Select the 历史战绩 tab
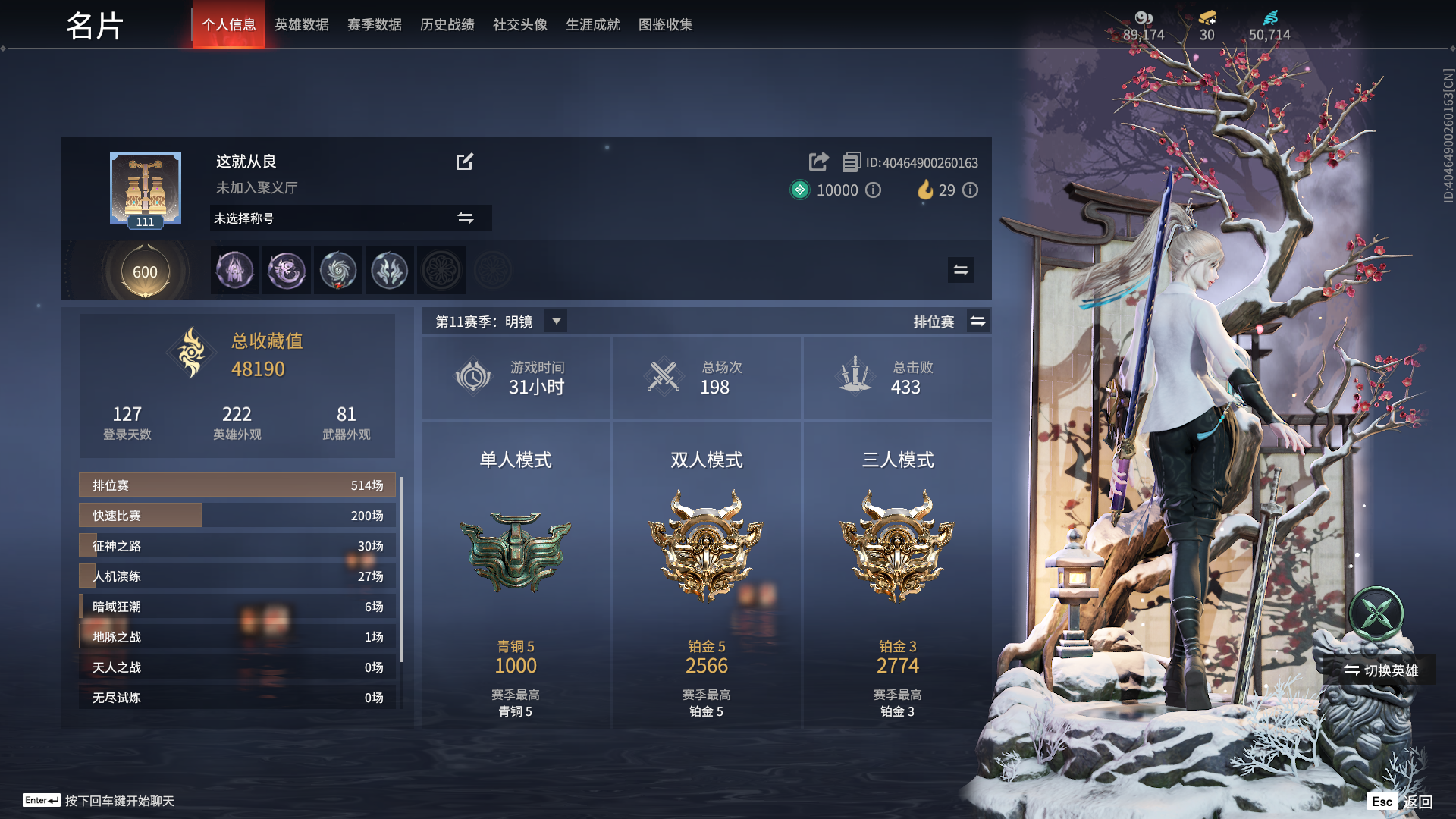Image resolution: width=1456 pixels, height=819 pixels. 447,25
